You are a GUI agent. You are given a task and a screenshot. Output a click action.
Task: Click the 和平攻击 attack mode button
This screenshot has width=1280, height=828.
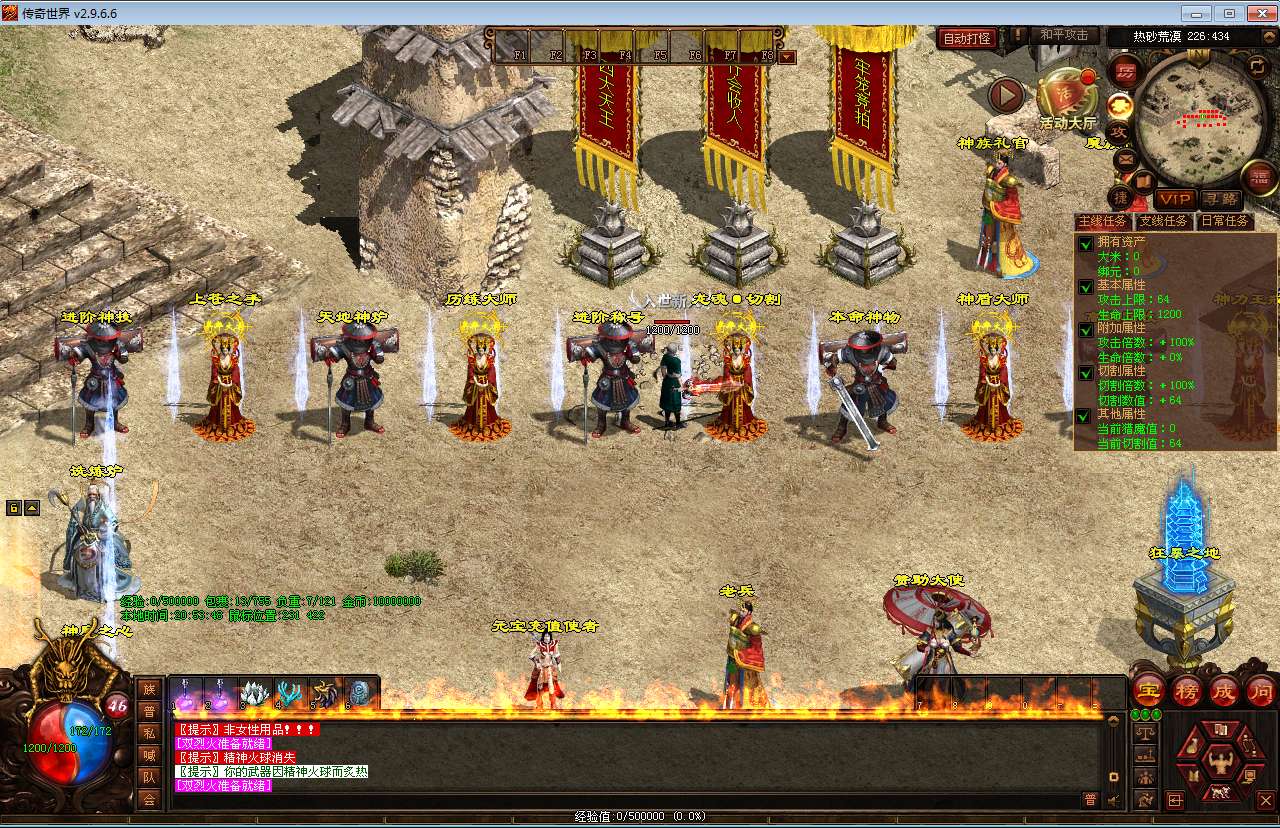coord(1063,35)
